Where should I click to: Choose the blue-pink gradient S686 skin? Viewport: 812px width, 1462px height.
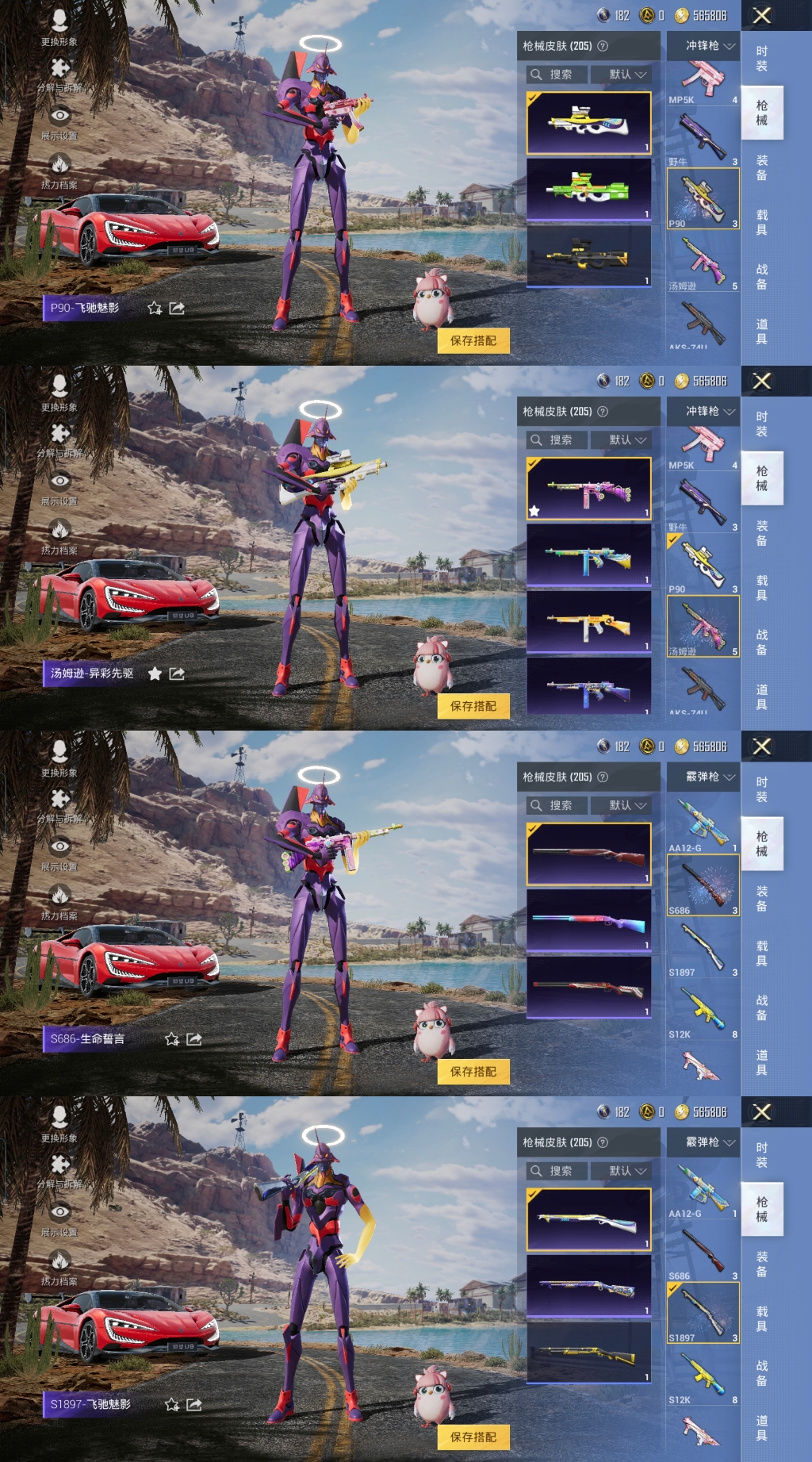click(x=588, y=921)
